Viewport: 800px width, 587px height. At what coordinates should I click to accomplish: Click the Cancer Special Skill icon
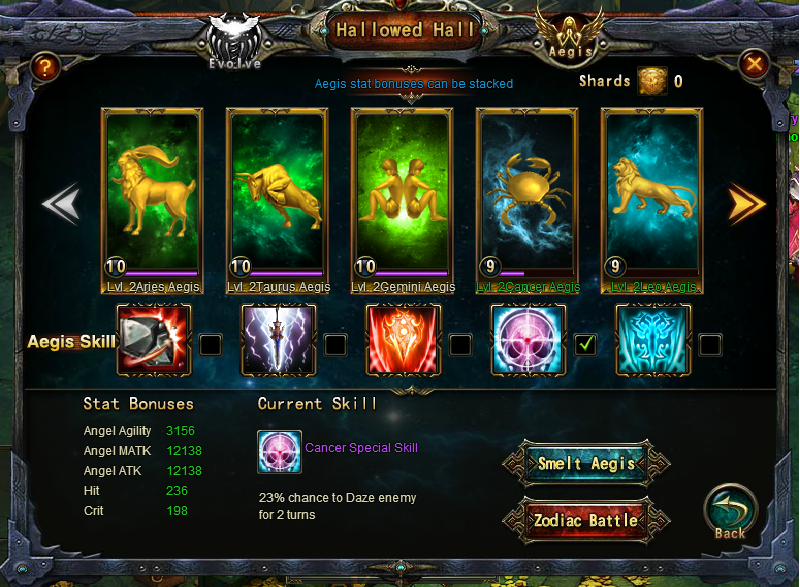[x=279, y=452]
